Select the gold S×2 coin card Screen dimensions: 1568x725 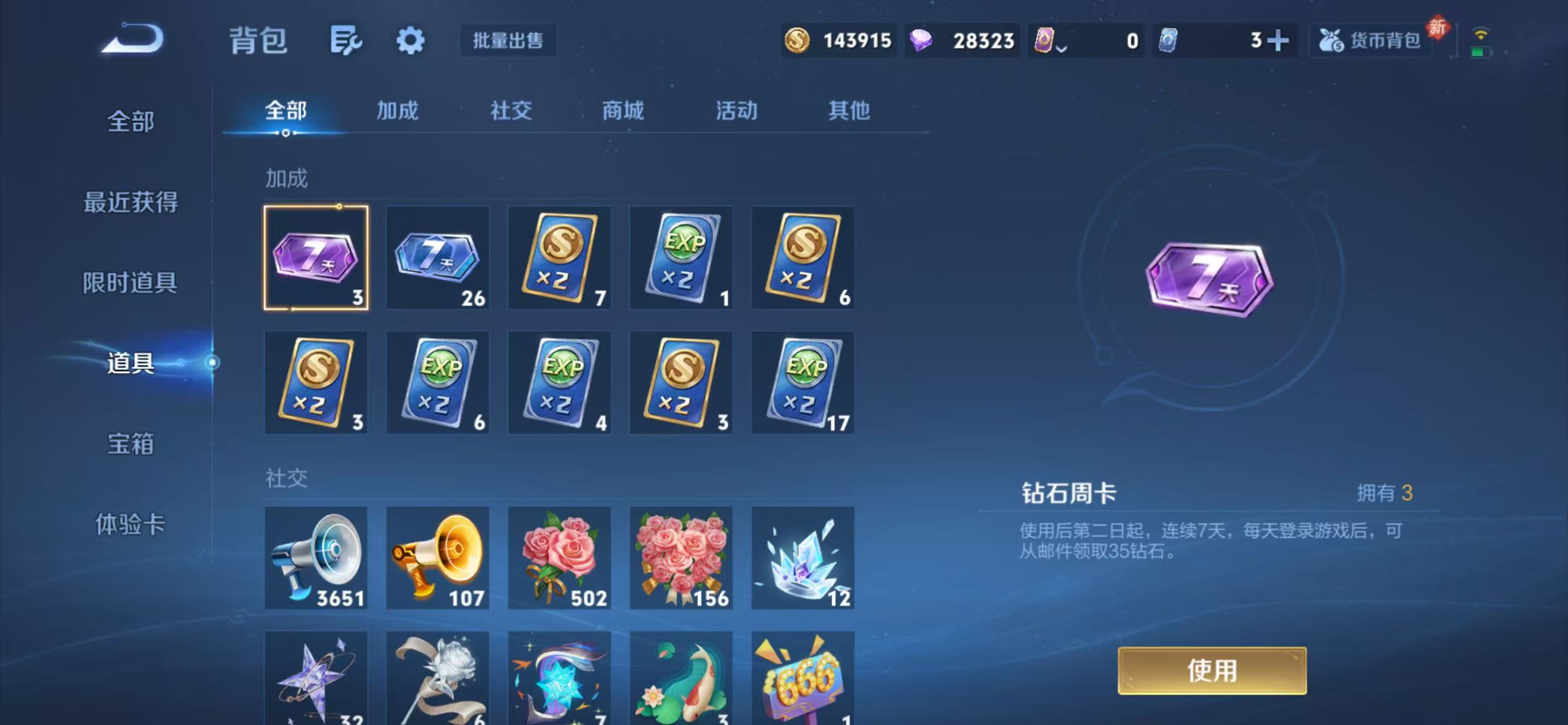pos(559,257)
